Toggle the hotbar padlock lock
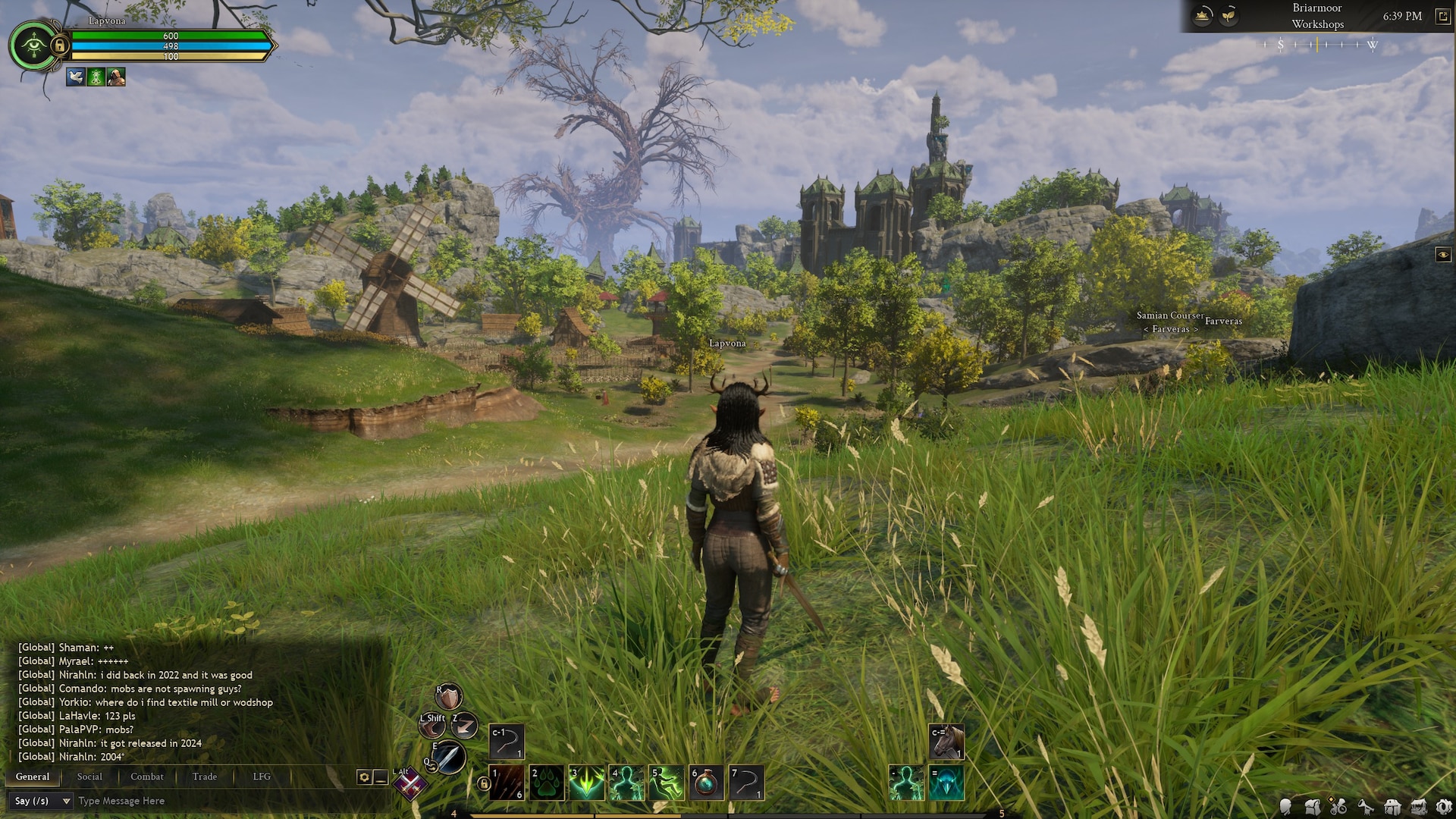 [x=483, y=783]
